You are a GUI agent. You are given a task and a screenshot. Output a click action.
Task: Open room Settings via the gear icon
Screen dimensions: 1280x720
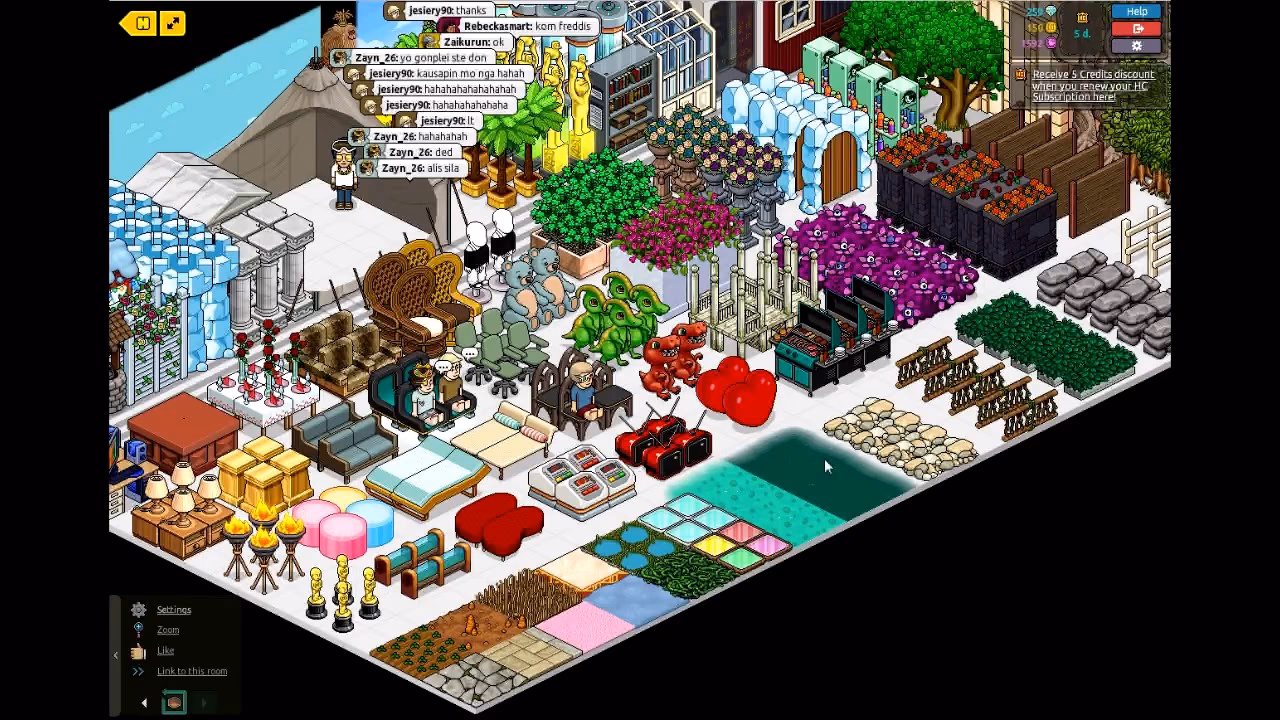(138, 610)
